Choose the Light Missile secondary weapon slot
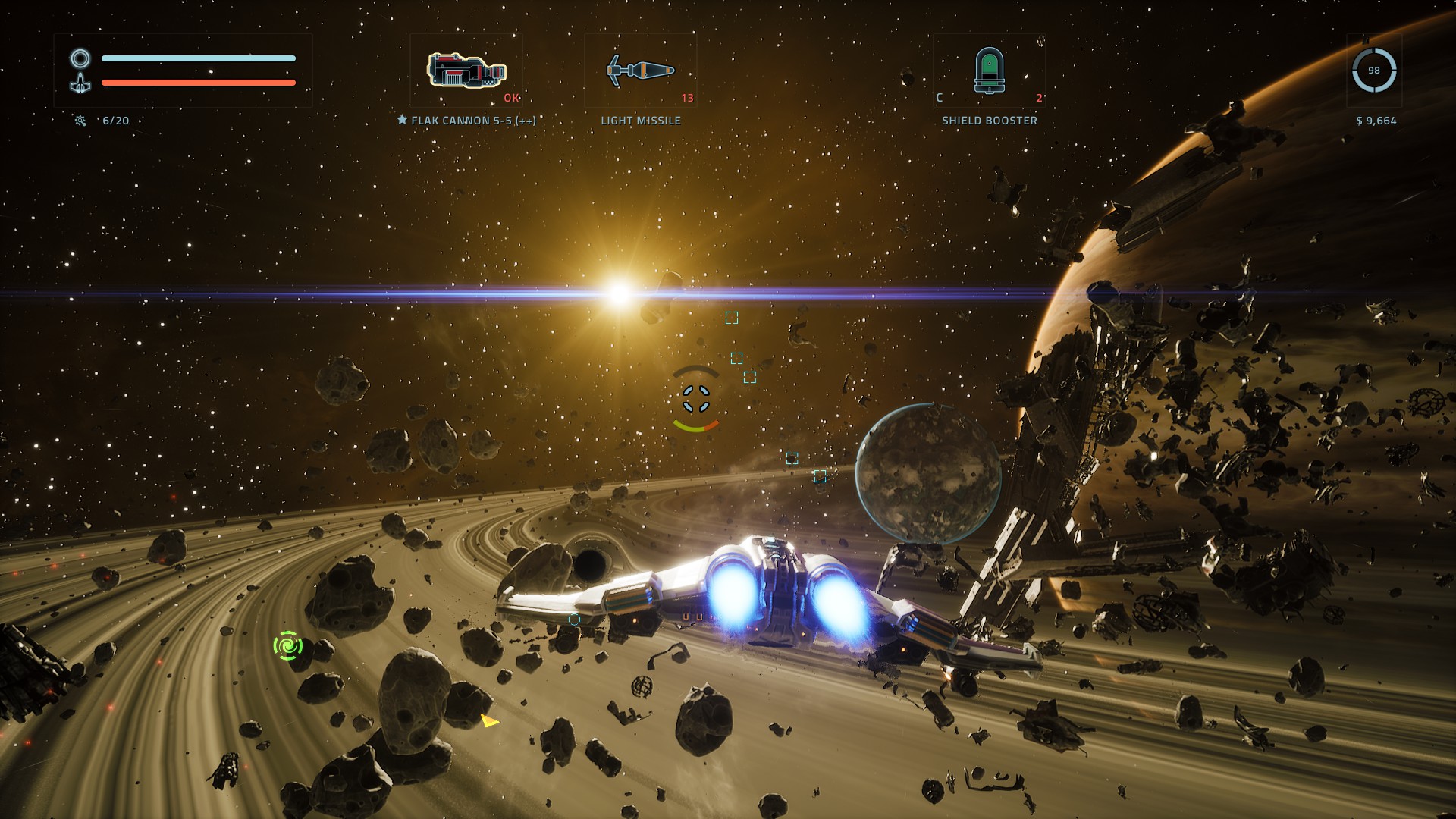The image size is (1456, 819). click(x=641, y=71)
